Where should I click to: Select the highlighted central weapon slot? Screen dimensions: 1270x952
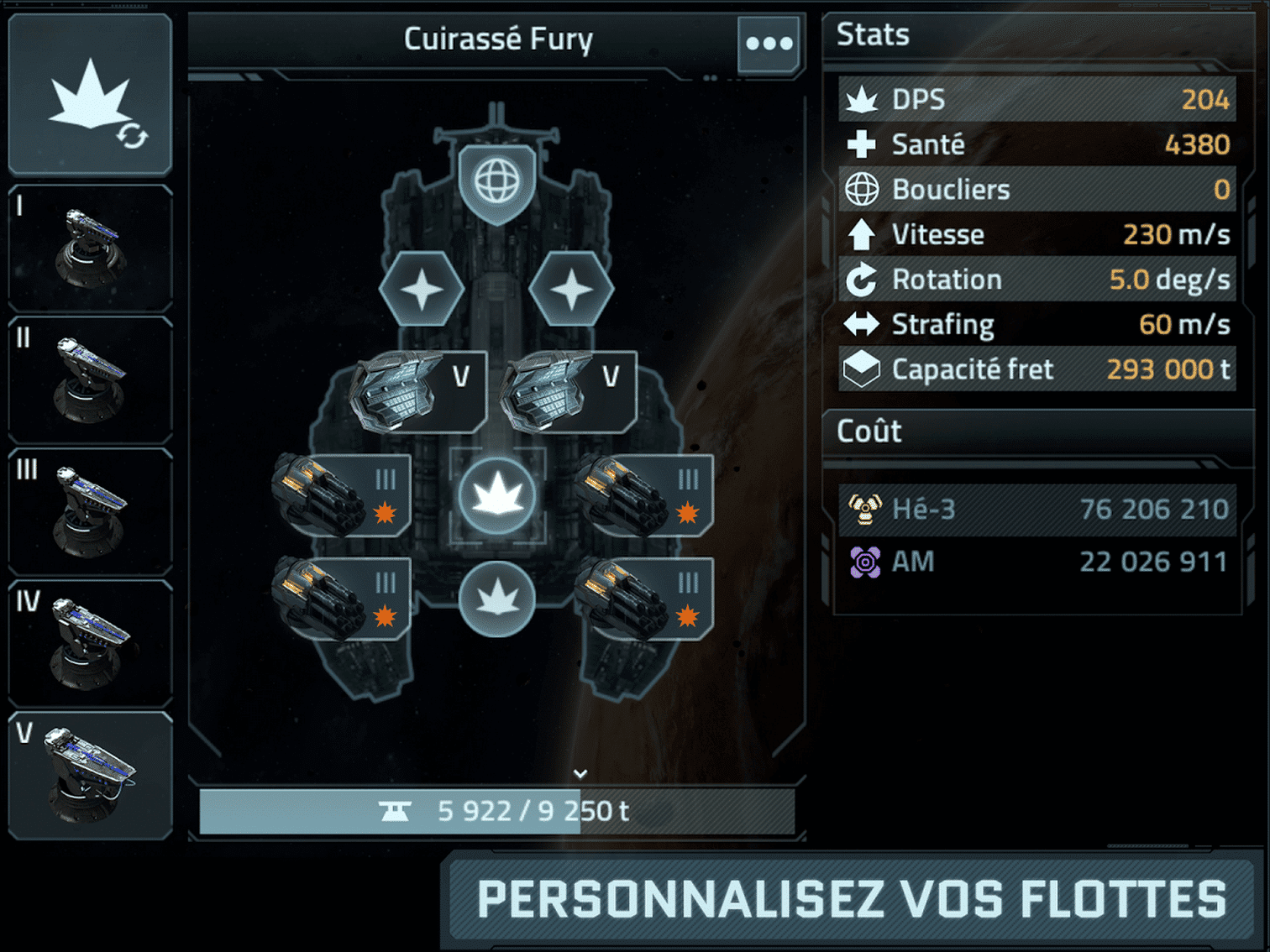[497, 496]
